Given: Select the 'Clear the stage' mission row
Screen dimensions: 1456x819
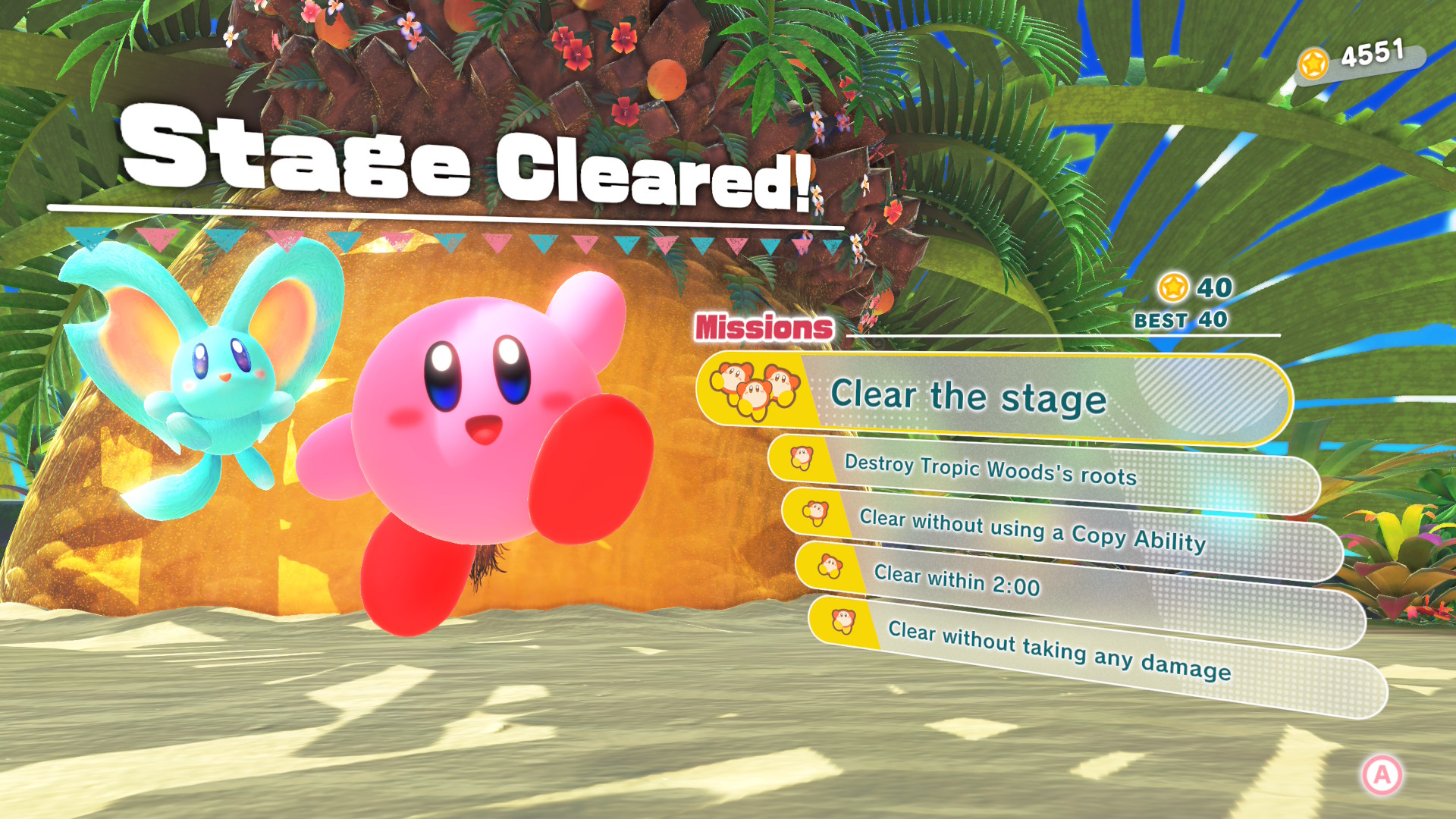Looking at the screenshot, I should pyautogui.click(x=993, y=397).
